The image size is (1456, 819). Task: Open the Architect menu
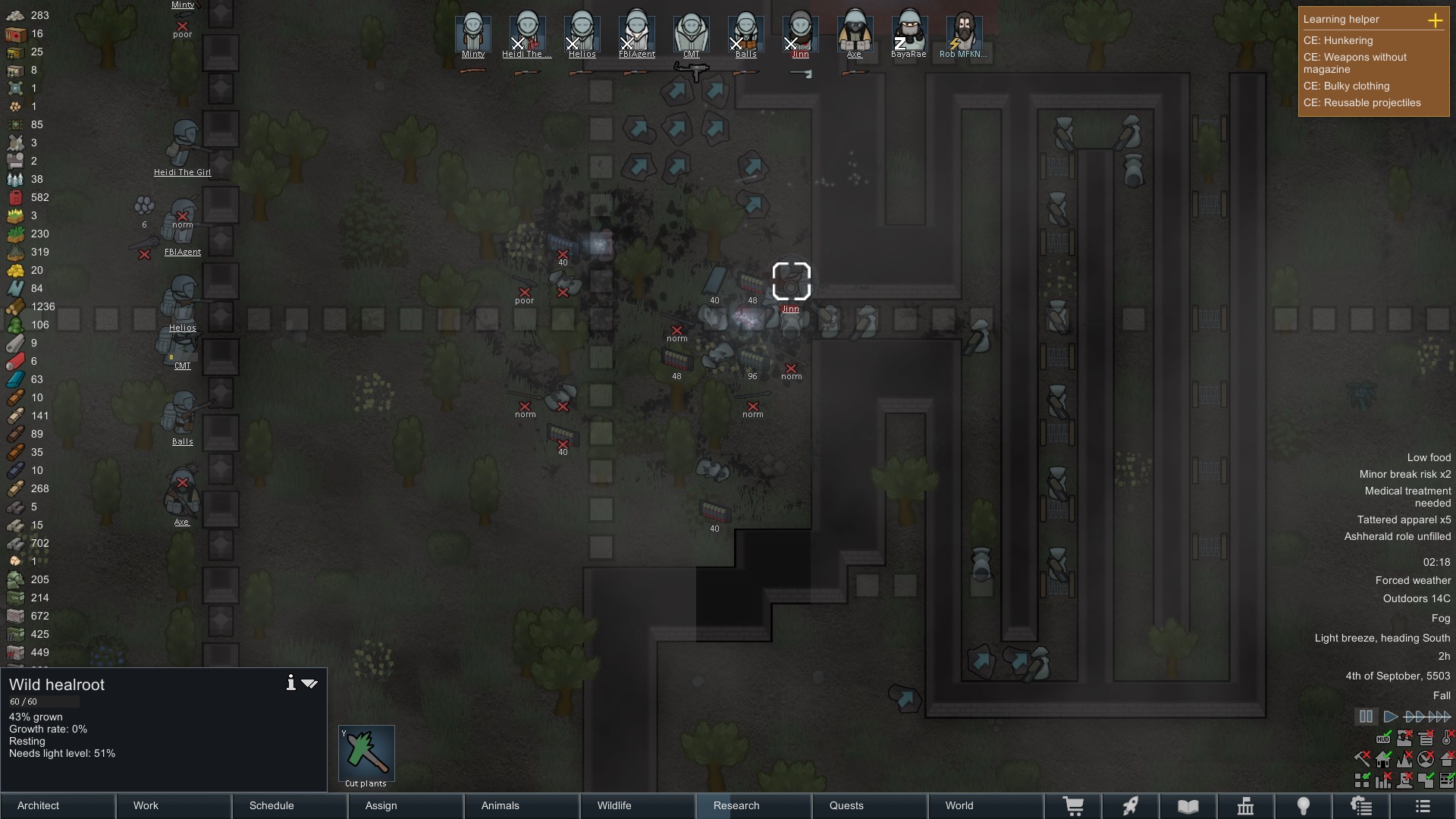58,805
